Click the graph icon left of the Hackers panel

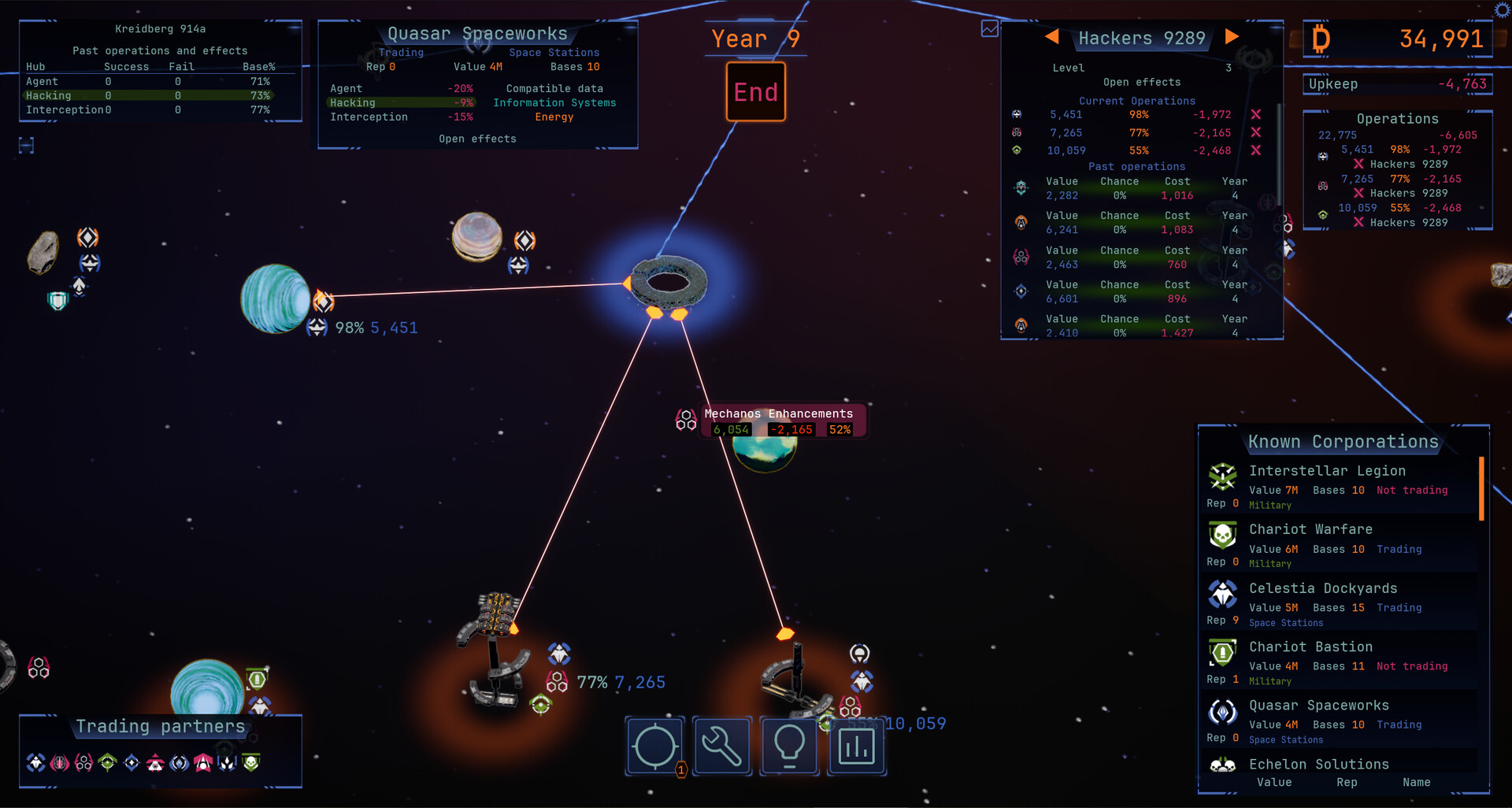[x=988, y=28]
